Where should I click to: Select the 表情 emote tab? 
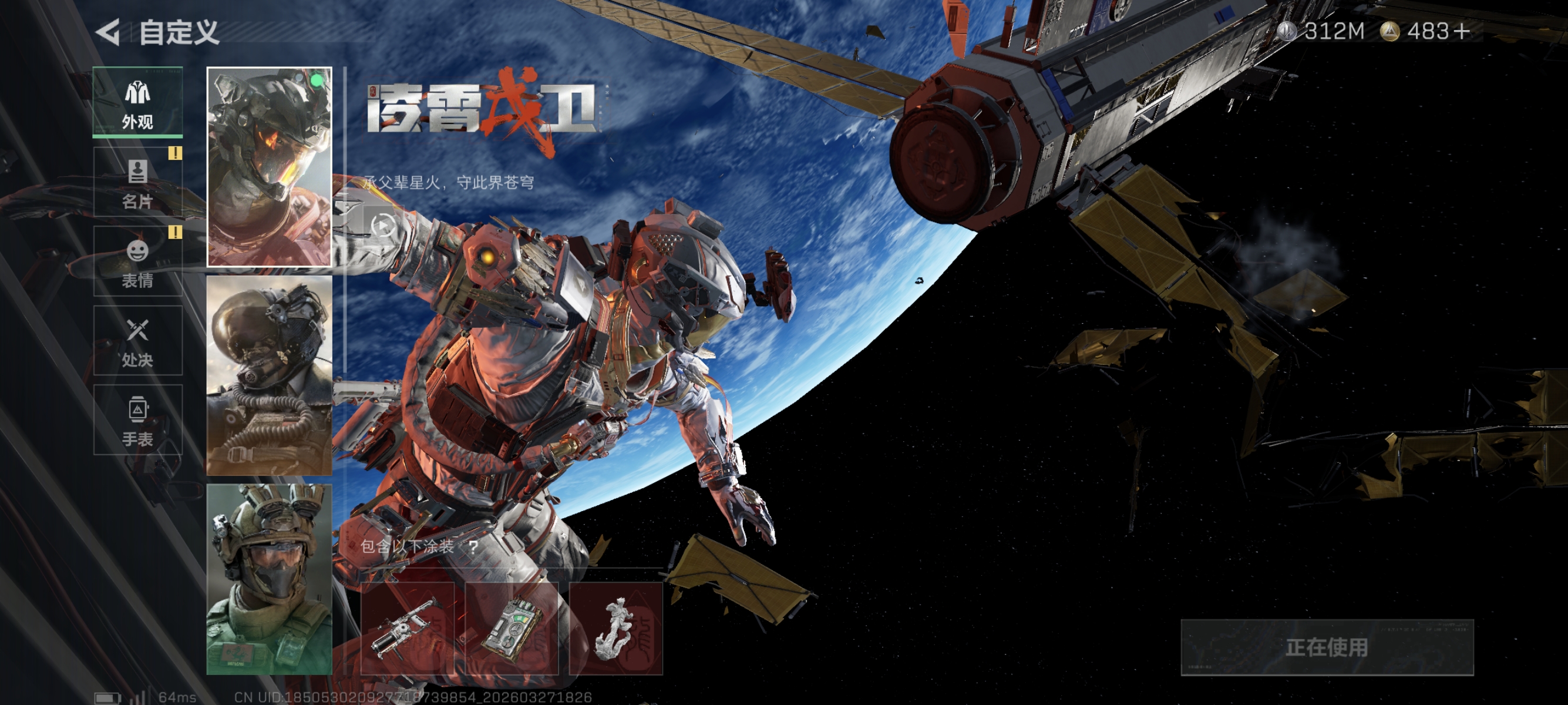(x=137, y=261)
